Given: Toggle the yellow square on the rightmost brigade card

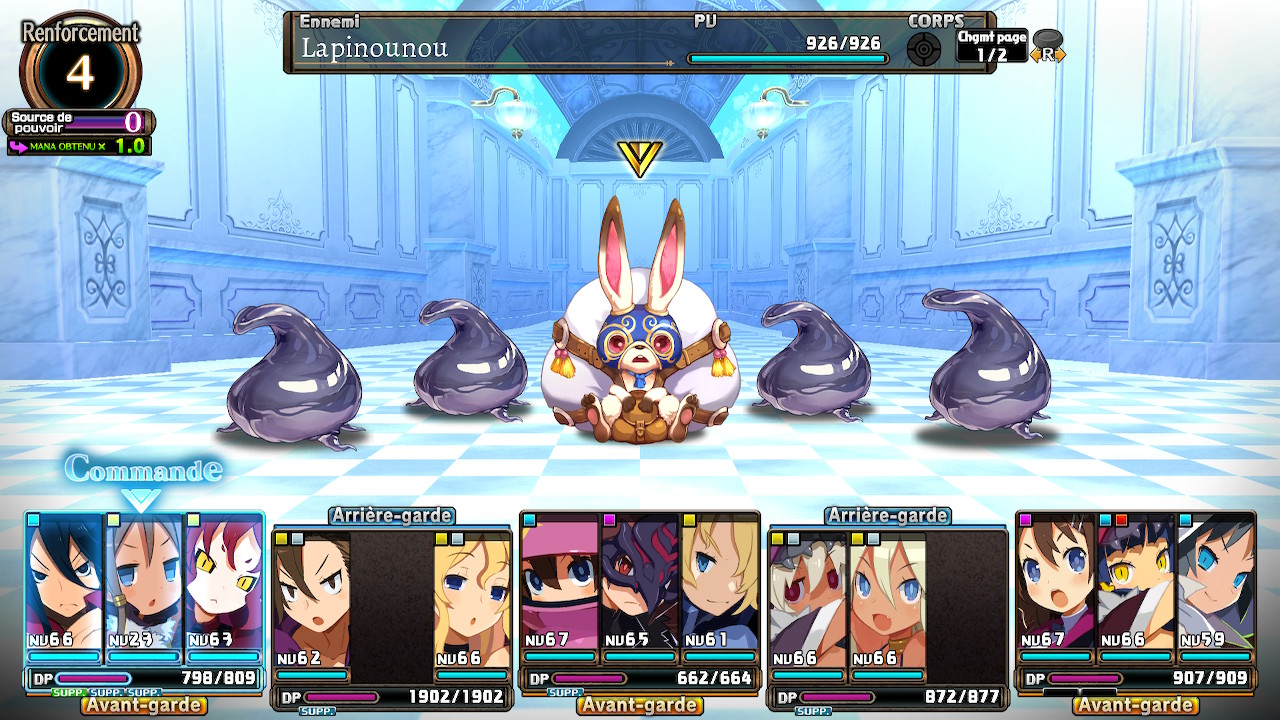Looking at the screenshot, I should coord(777,539).
